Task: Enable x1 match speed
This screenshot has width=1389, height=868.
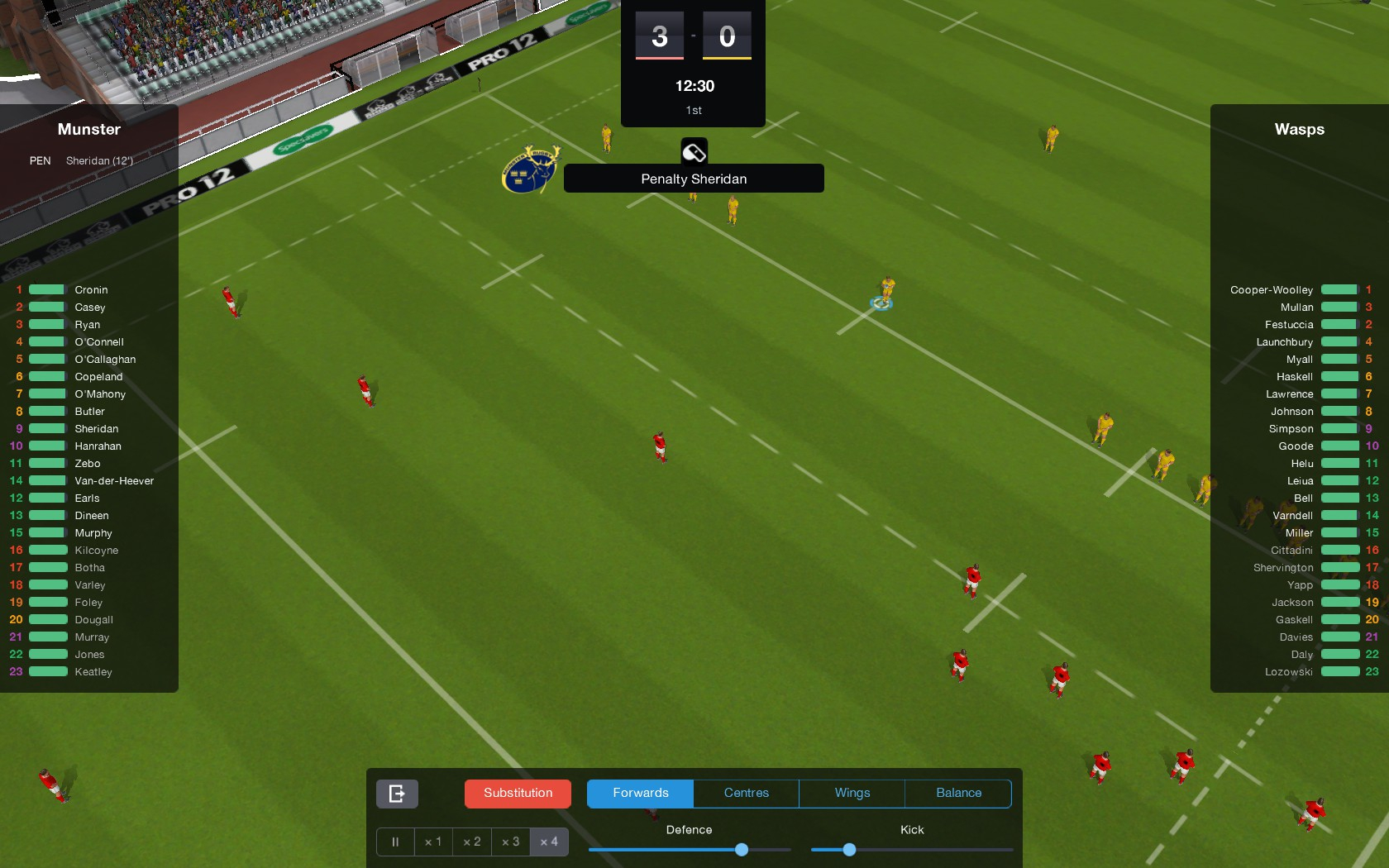Action: [x=433, y=842]
